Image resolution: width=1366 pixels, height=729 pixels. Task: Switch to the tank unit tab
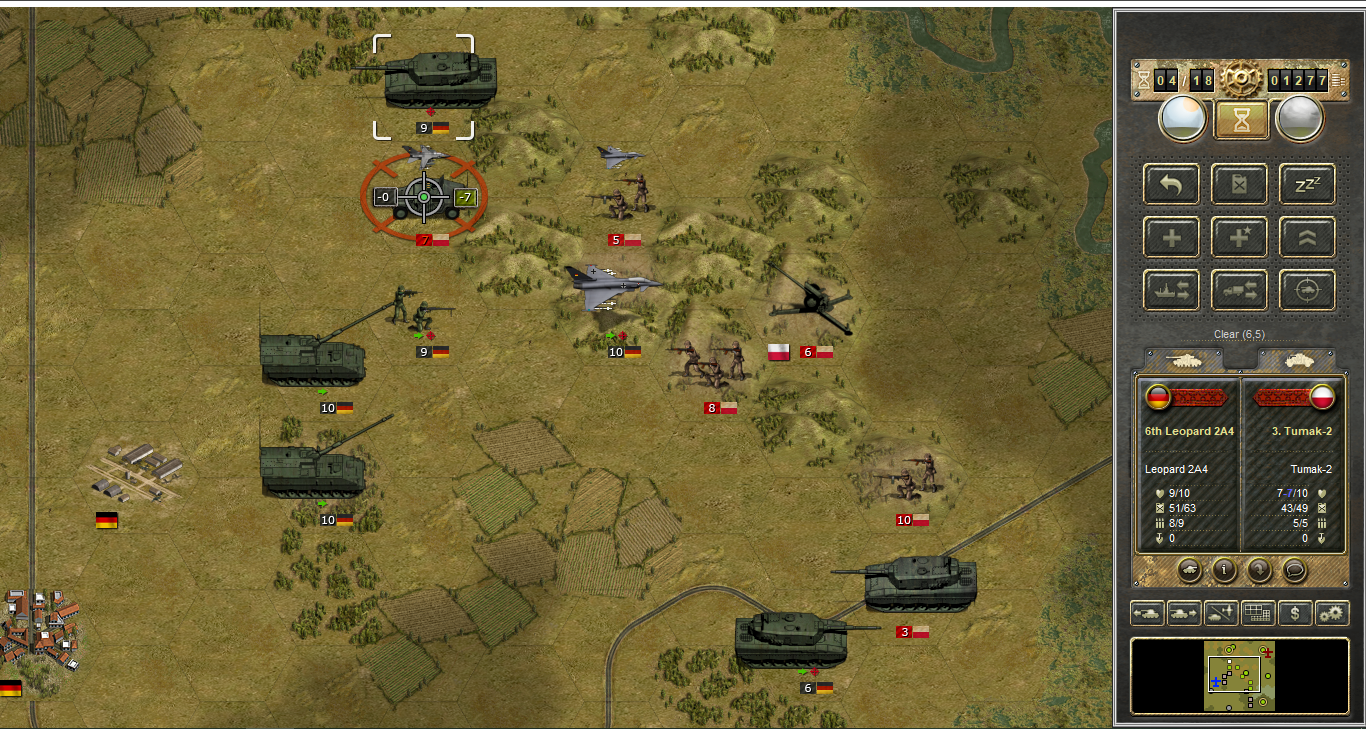[x=1184, y=359]
